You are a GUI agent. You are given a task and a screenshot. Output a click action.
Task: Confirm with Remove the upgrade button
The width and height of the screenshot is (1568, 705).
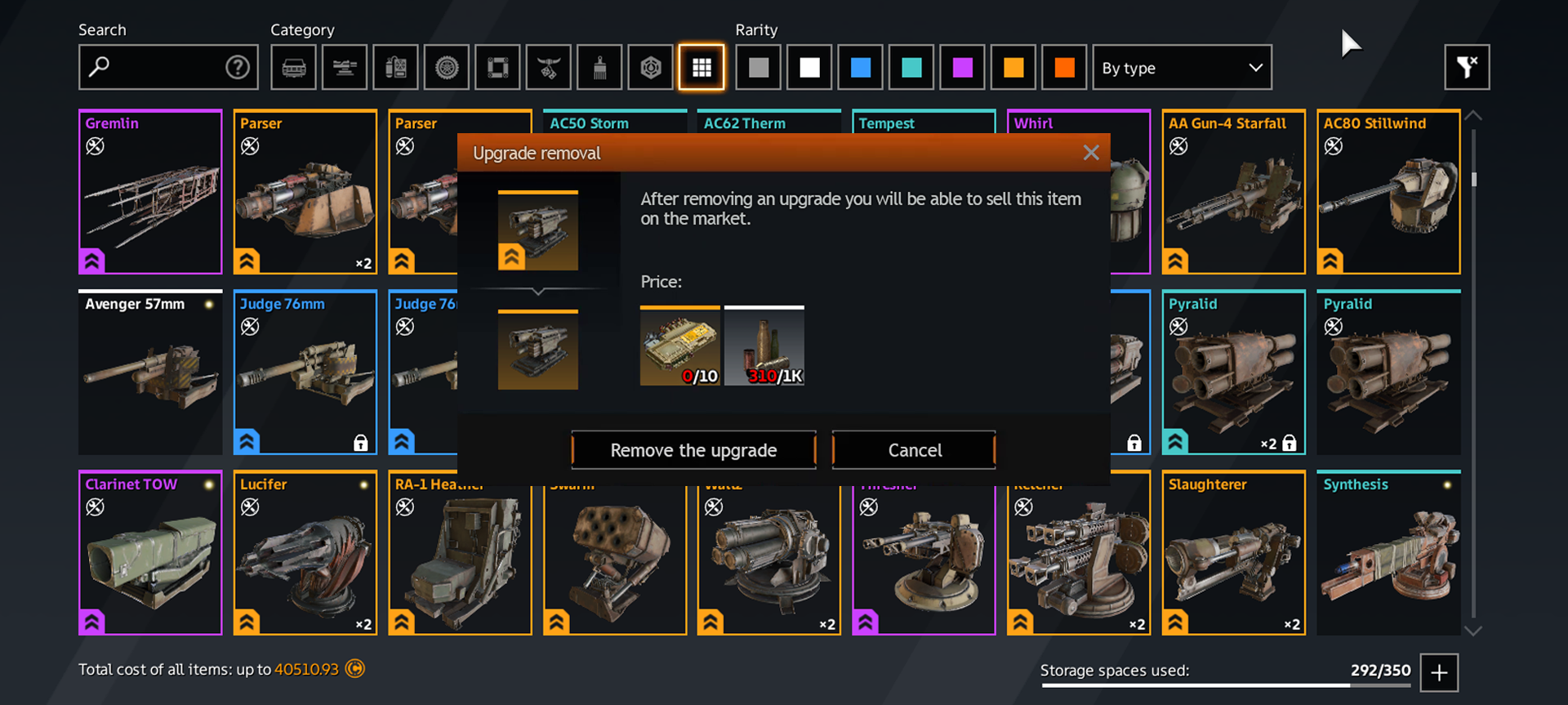coord(693,450)
